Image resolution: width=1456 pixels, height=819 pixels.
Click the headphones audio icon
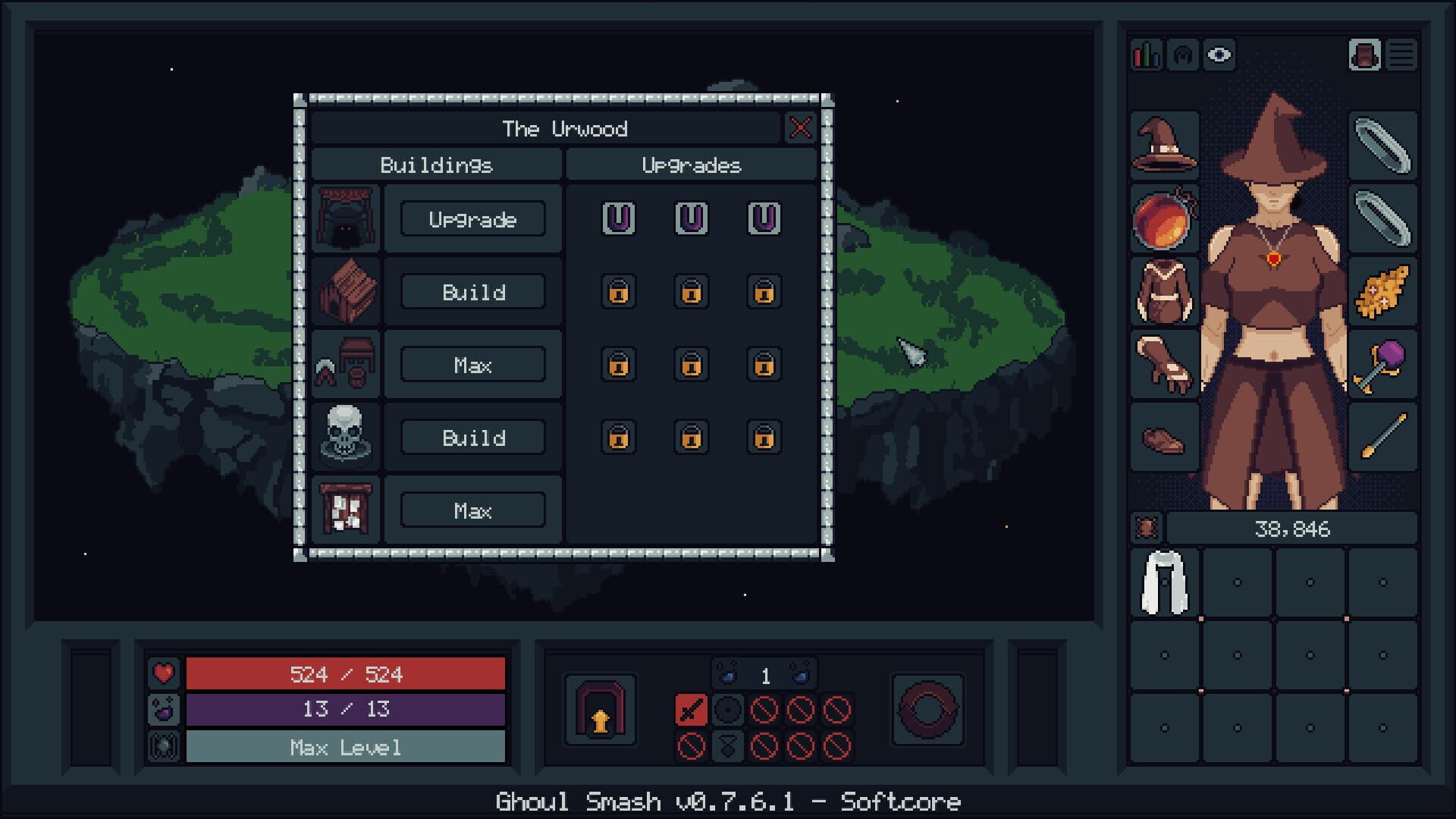pyautogui.click(x=1183, y=55)
